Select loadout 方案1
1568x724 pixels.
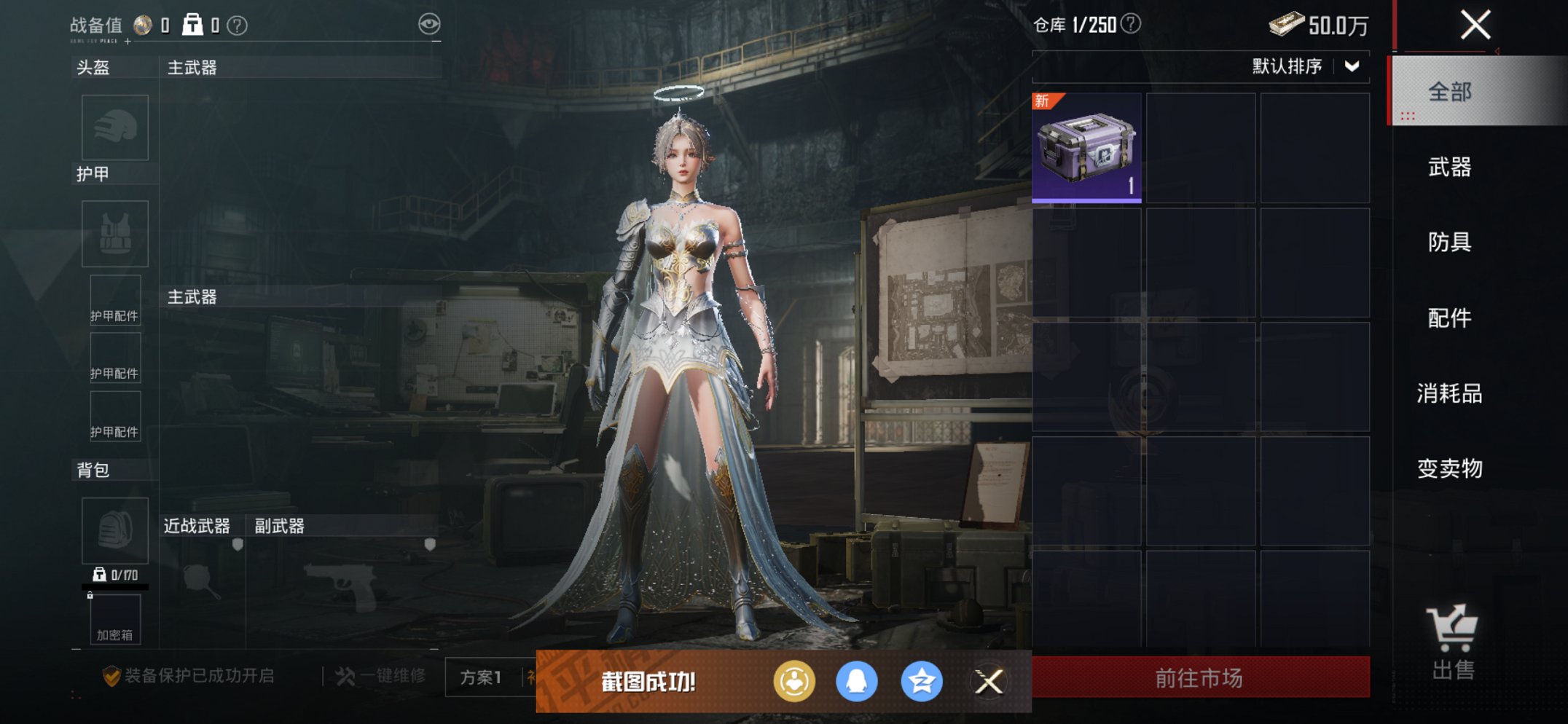(x=481, y=677)
